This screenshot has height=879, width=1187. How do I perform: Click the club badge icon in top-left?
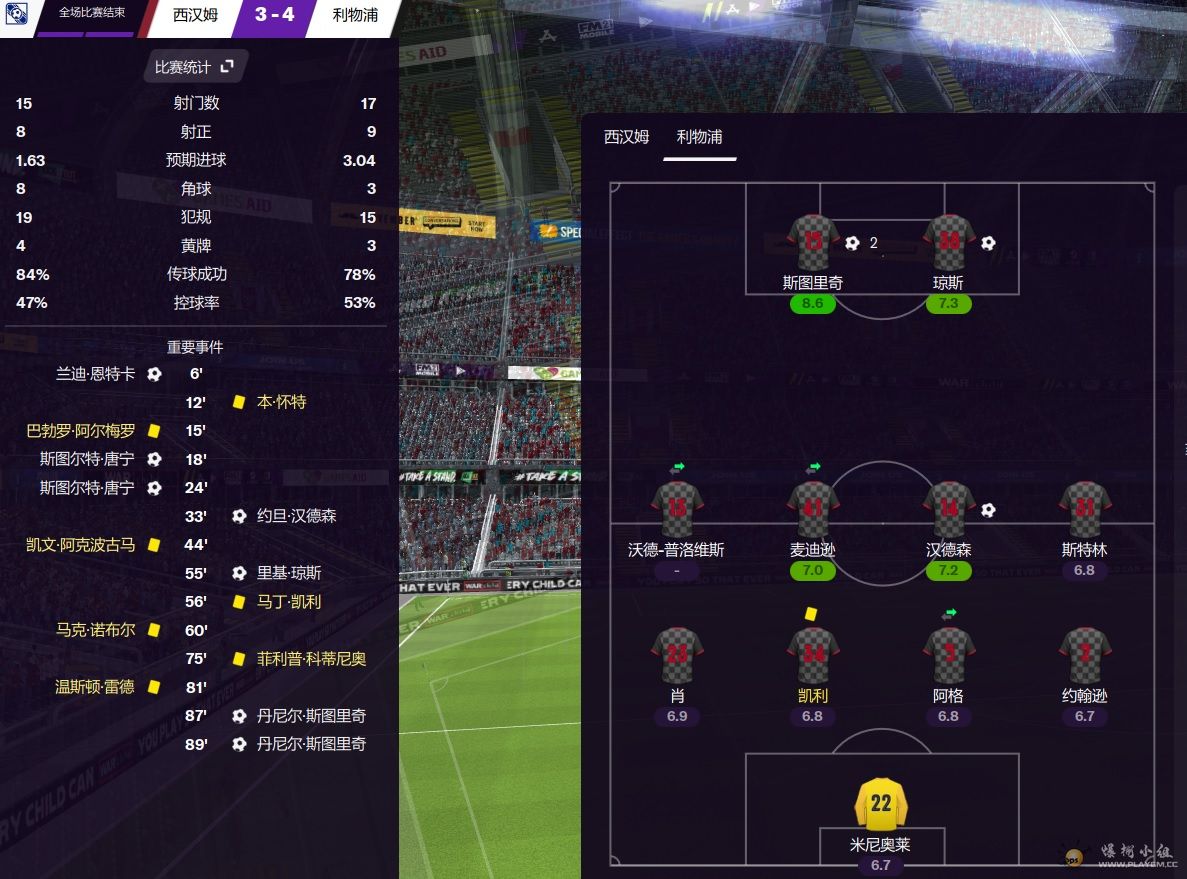[16, 14]
